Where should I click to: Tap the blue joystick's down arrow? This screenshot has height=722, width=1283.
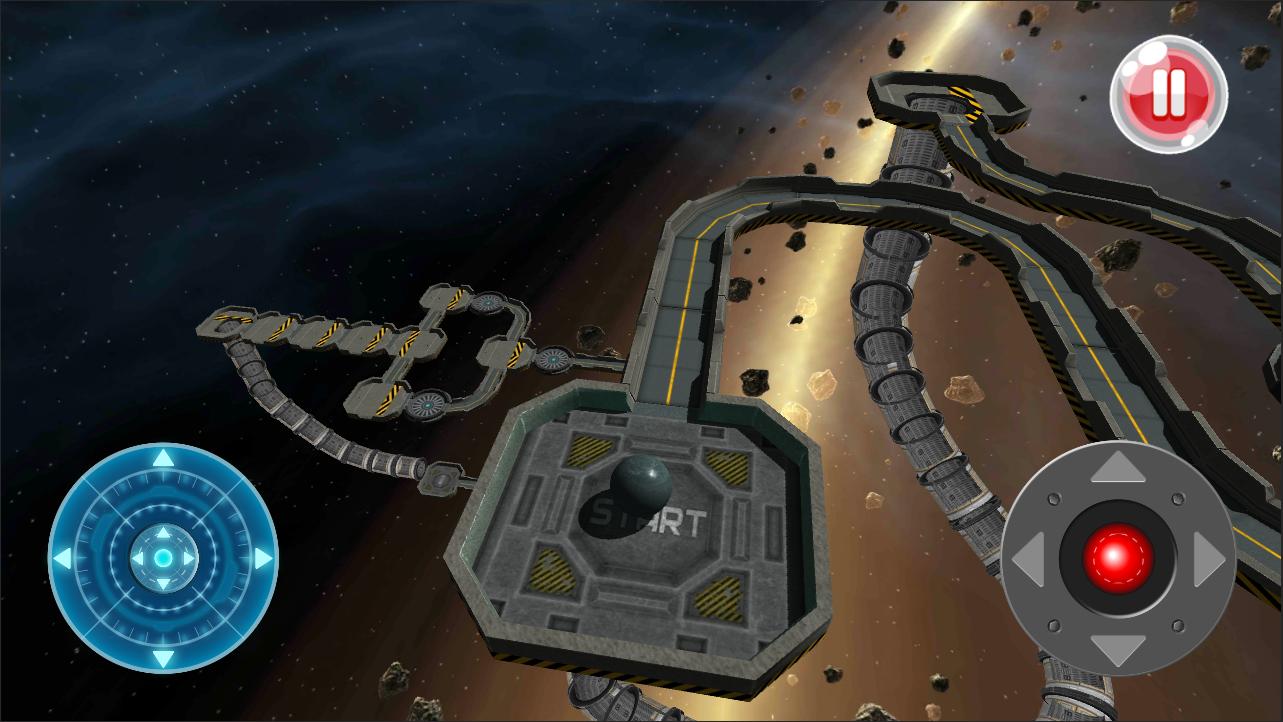163,657
